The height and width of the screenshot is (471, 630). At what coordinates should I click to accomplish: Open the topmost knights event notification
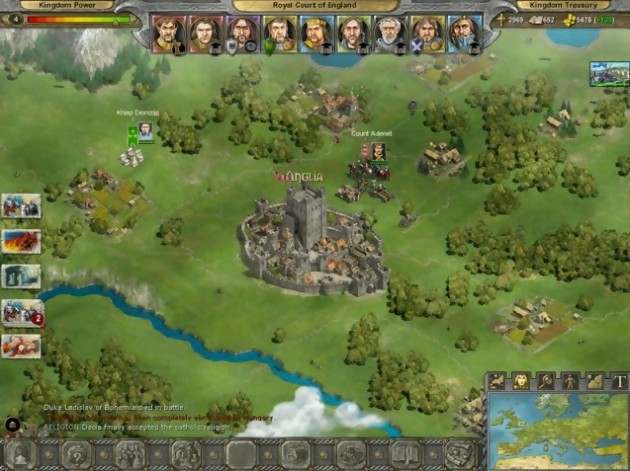tap(22, 206)
